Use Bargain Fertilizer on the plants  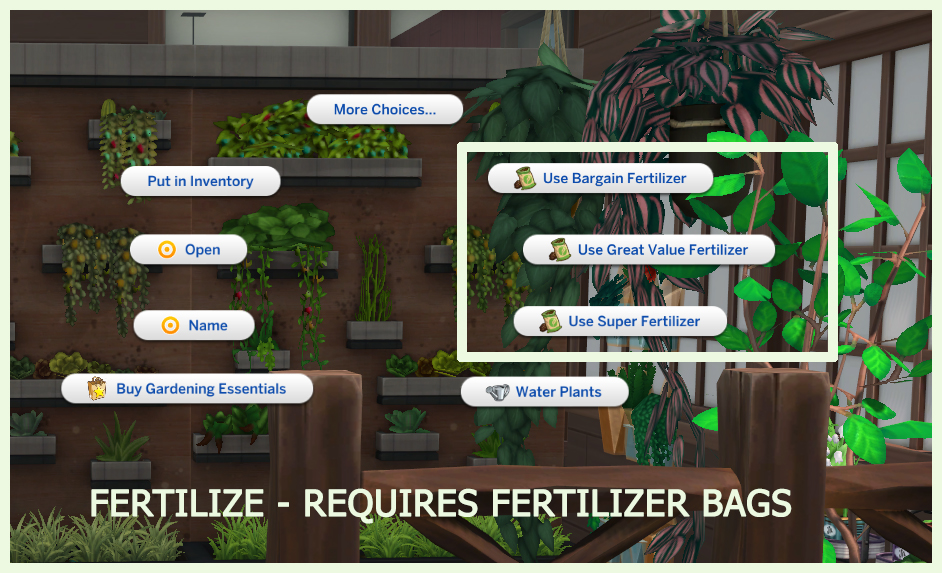(601, 178)
